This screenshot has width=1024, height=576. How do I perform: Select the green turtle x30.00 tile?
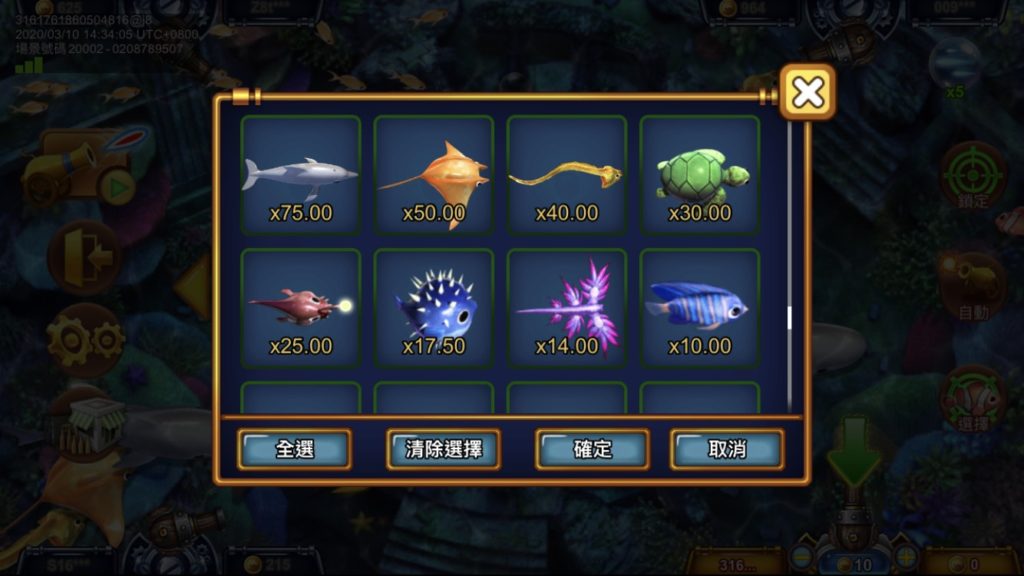coord(700,175)
